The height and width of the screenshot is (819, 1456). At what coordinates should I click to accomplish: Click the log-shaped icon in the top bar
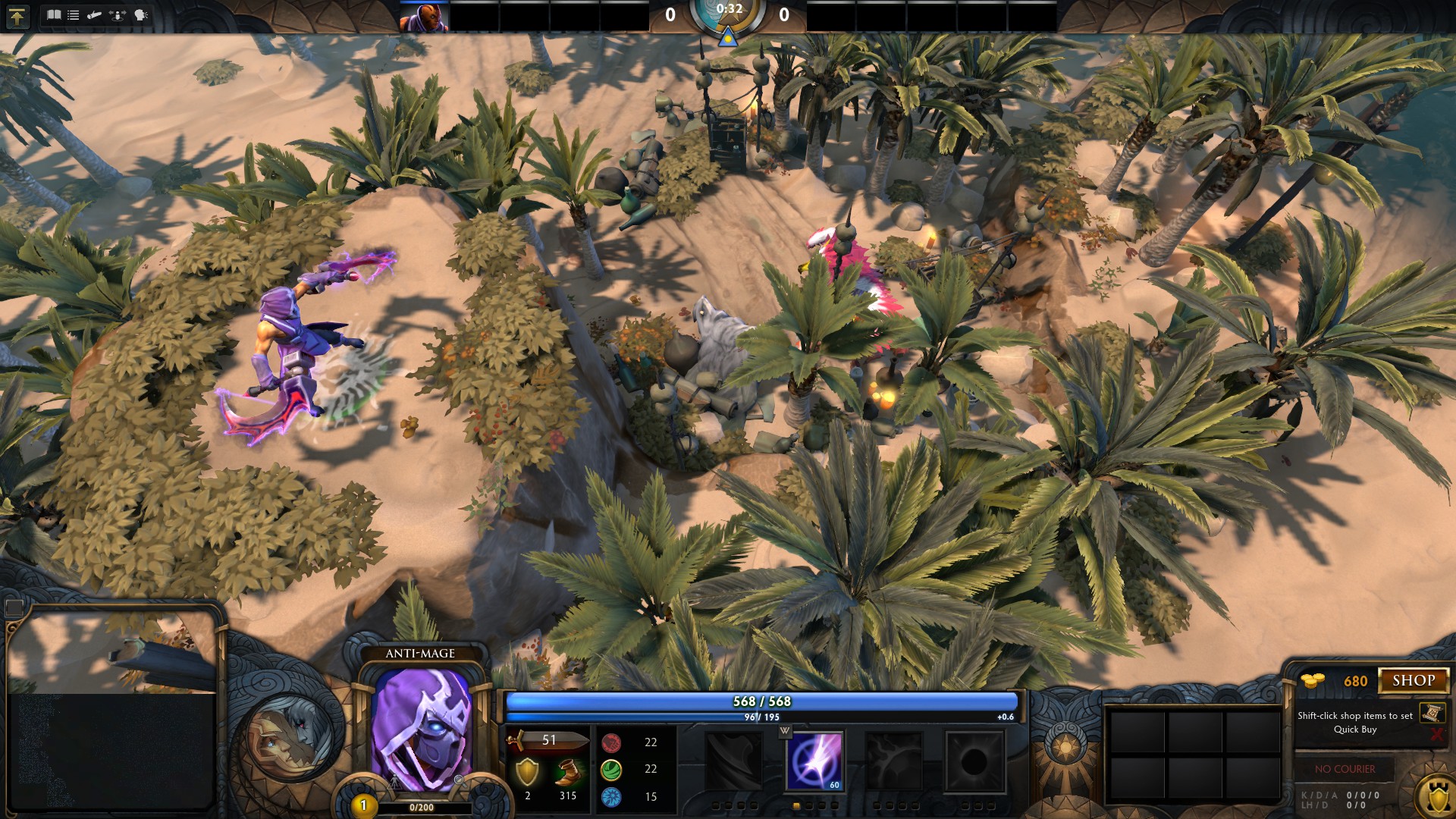click(x=94, y=15)
